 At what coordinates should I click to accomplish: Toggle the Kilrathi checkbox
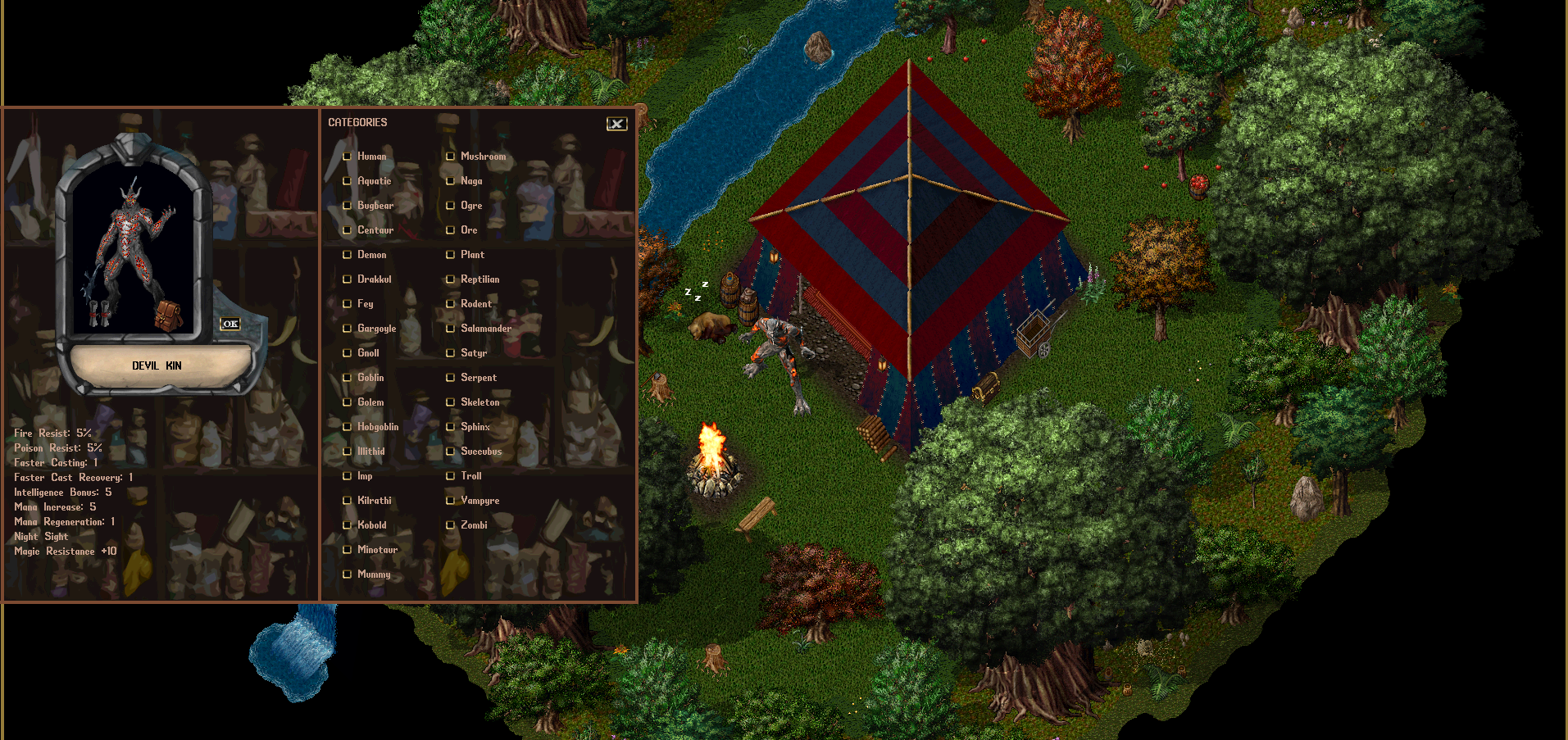348,501
